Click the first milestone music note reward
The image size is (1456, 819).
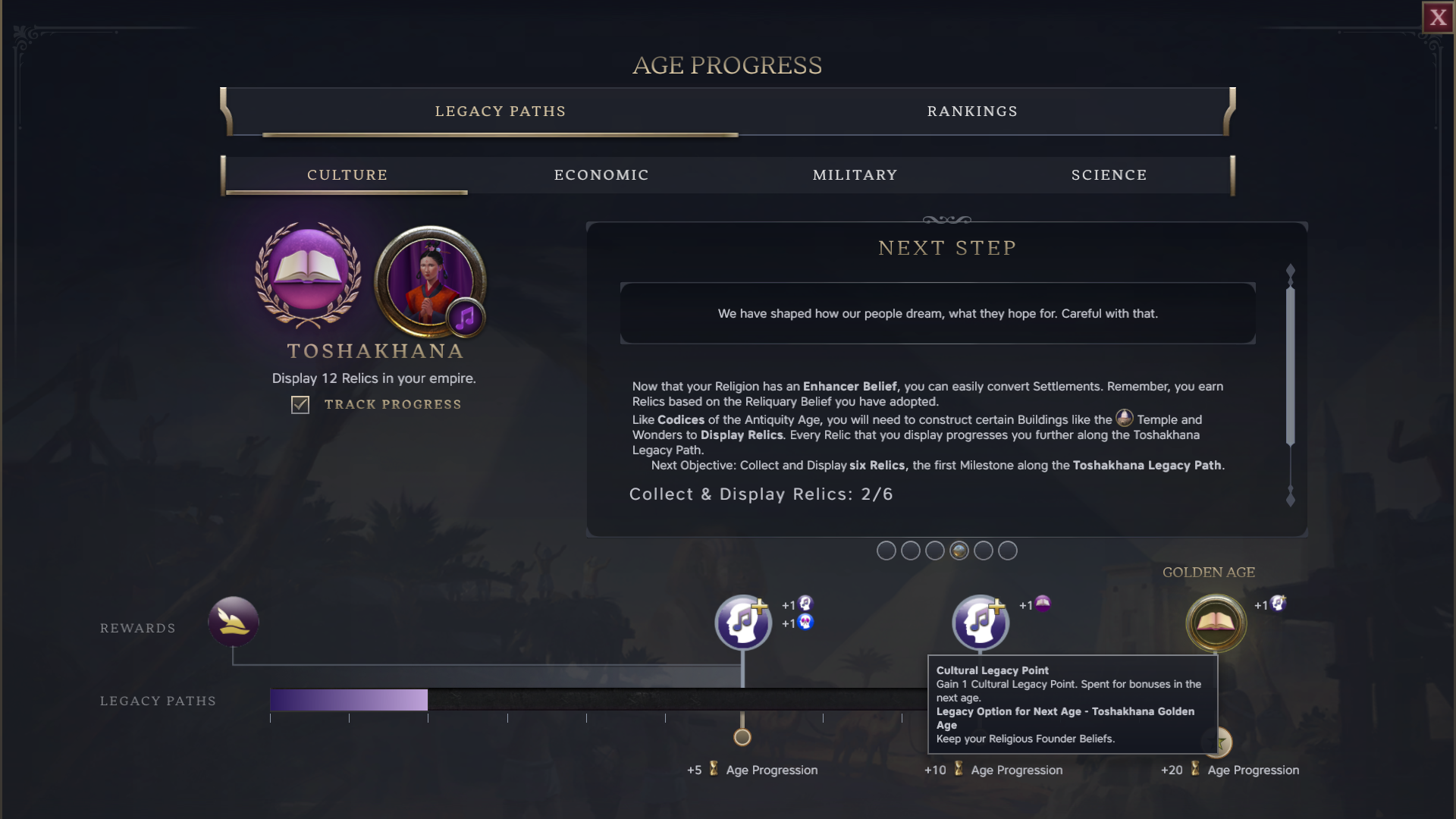point(743,623)
